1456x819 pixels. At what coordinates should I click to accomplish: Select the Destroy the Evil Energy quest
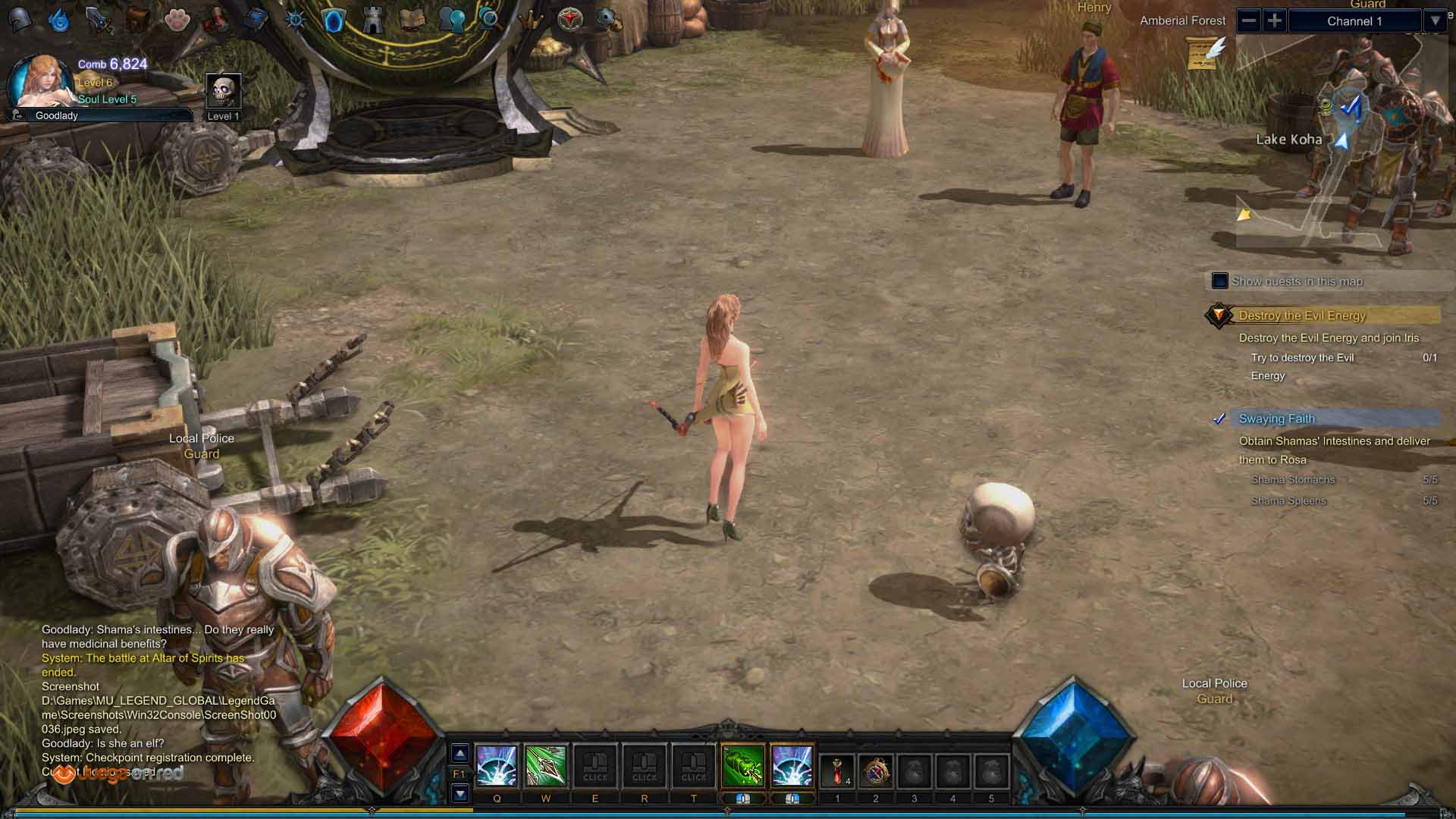click(x=1301, y=315)
